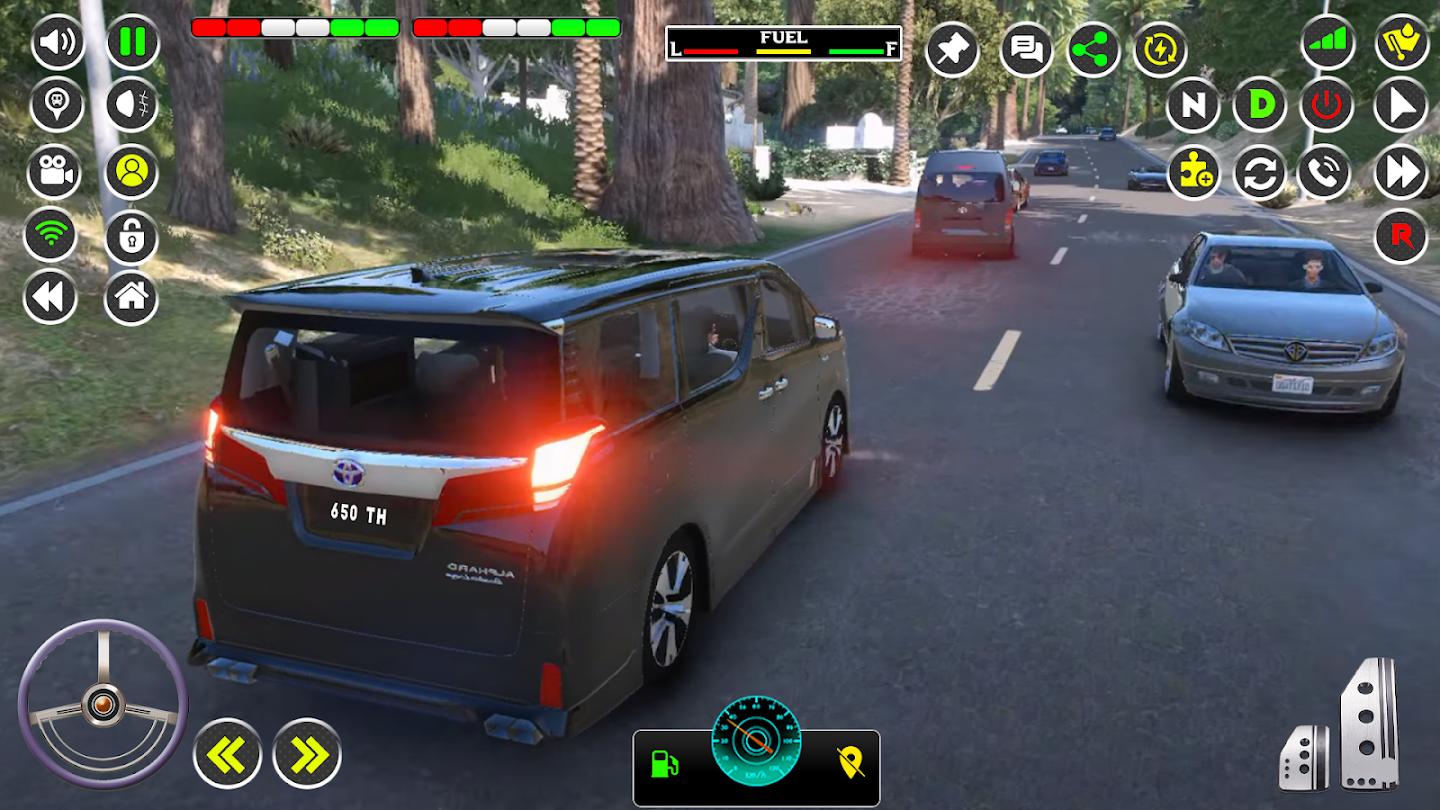Click the fuel gauge bar
1440x810 pixels.
coord(782,44)
